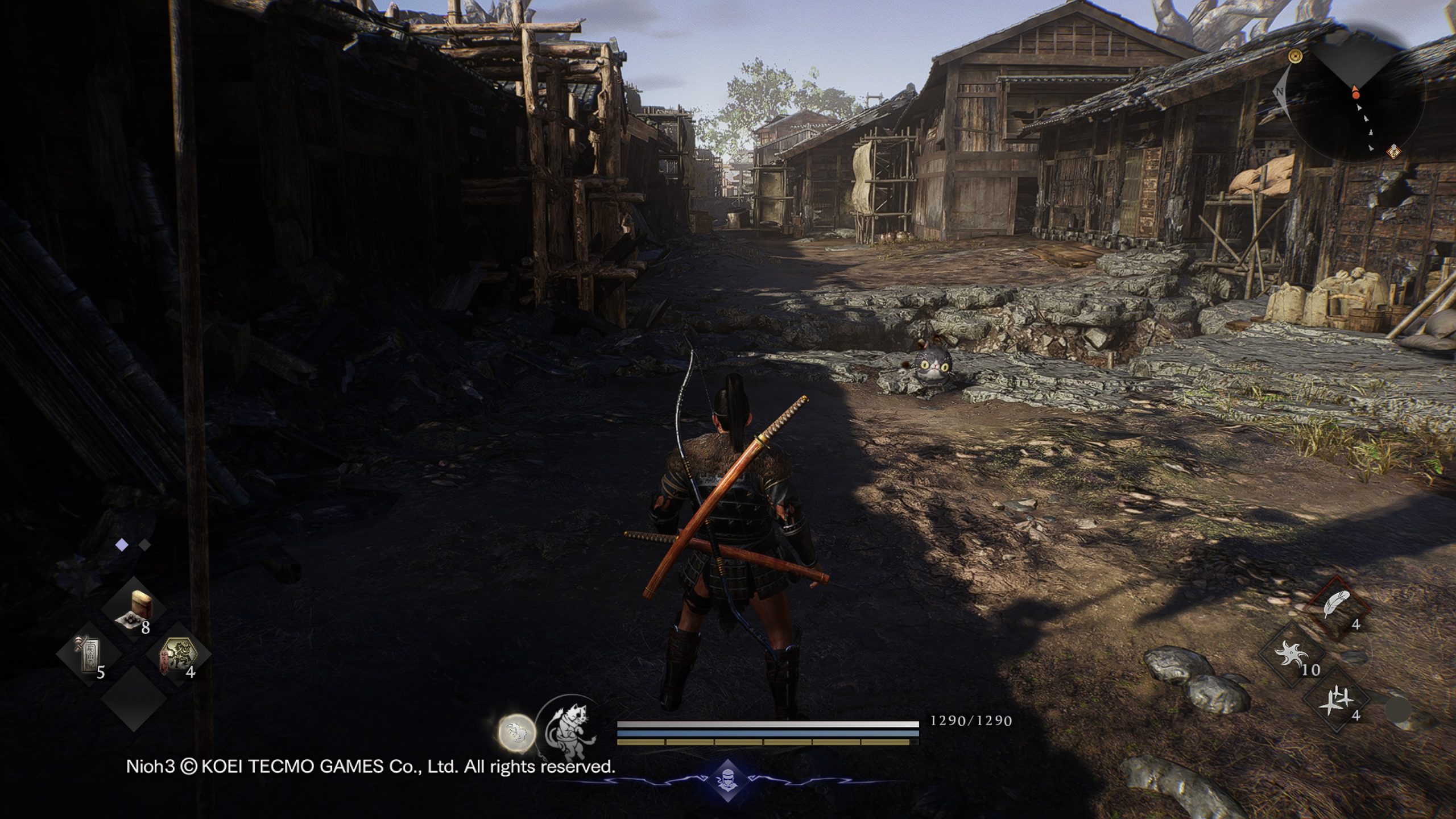Click the gold coin marker beside minimap

point(1296,56)
